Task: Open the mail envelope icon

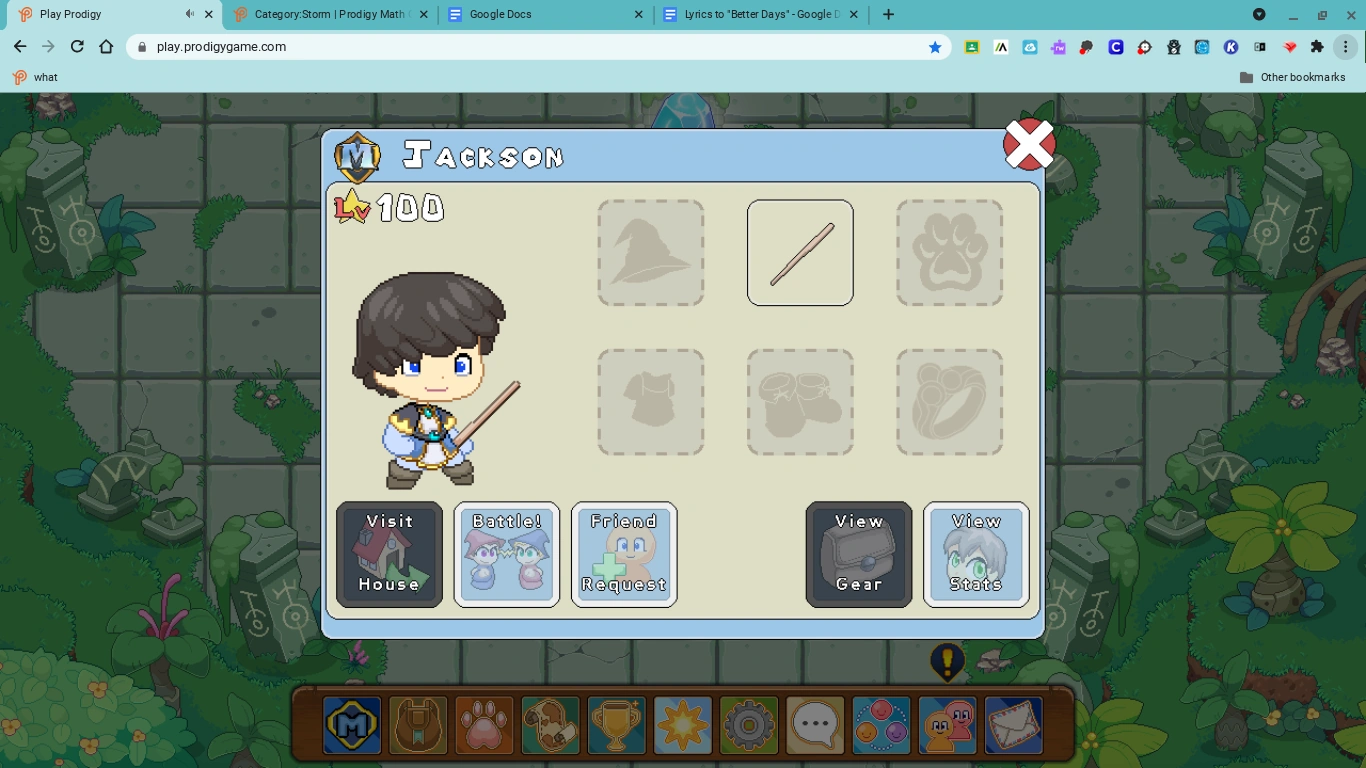Action: (1013, 725)
